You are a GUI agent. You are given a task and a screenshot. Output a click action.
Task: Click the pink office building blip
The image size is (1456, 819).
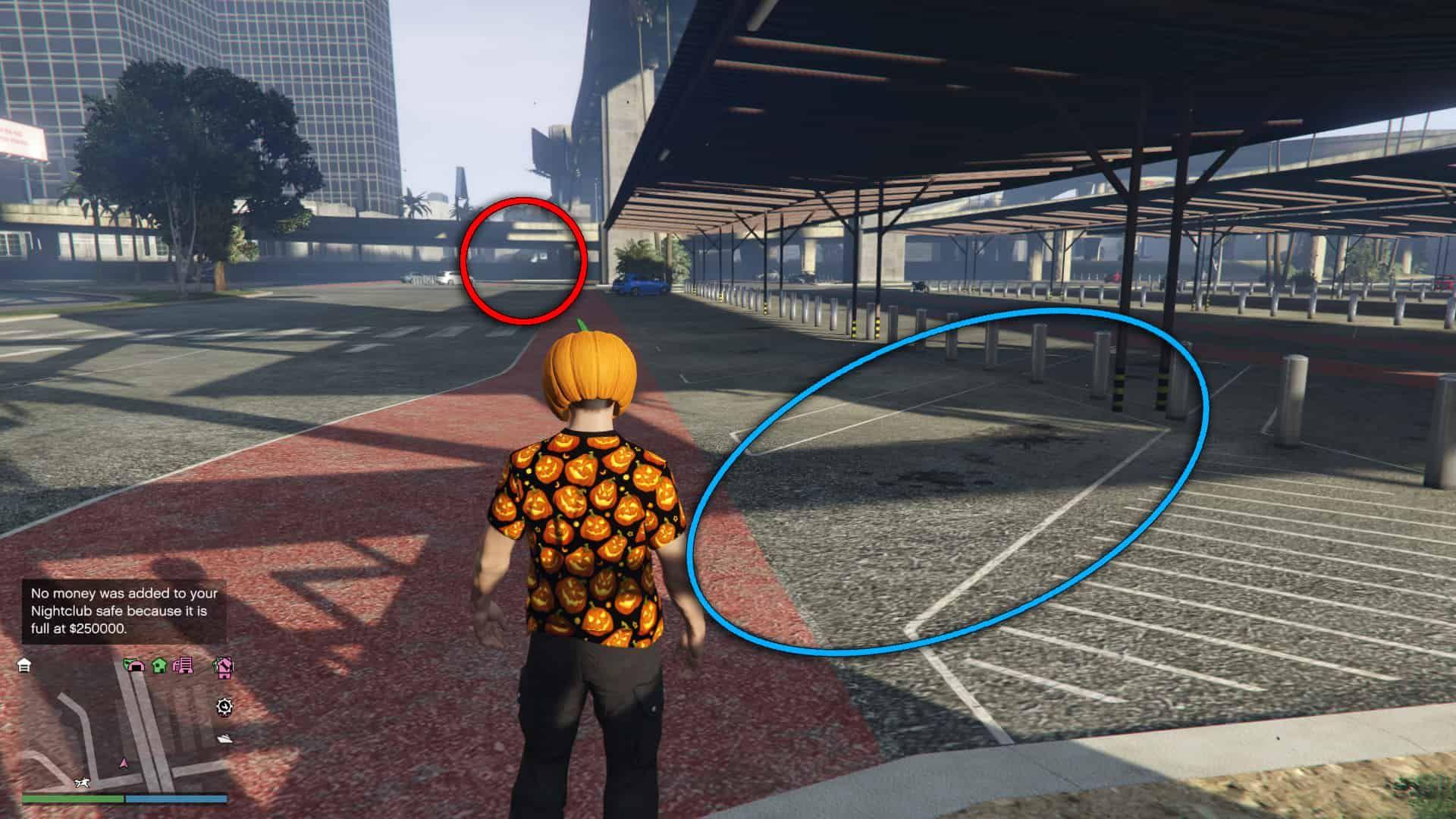tap(183, 666)
